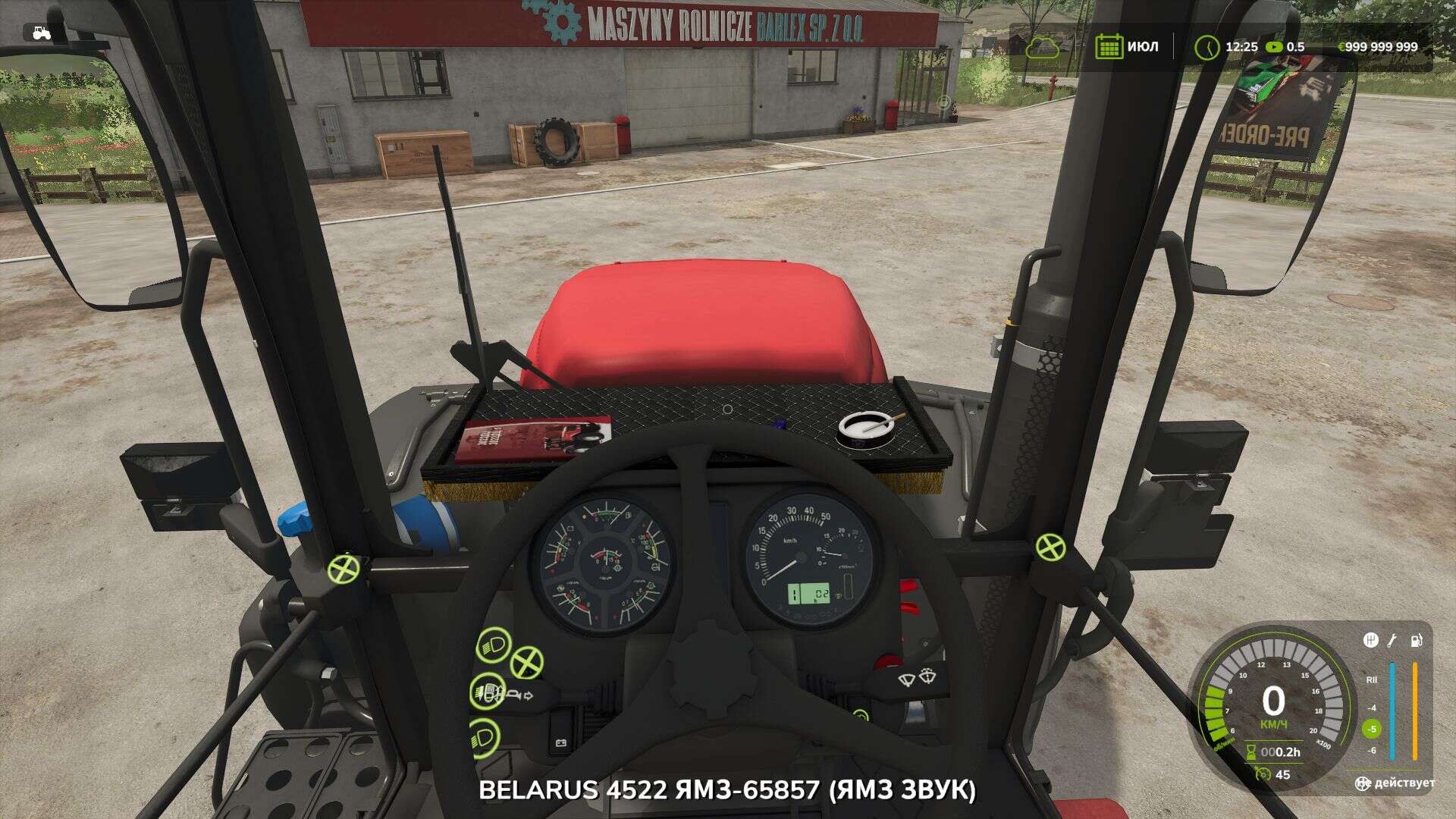Click the steering wheel icon by Не действует
The height and width of the screenshot is (819, 1456).
click(1362, 783)
